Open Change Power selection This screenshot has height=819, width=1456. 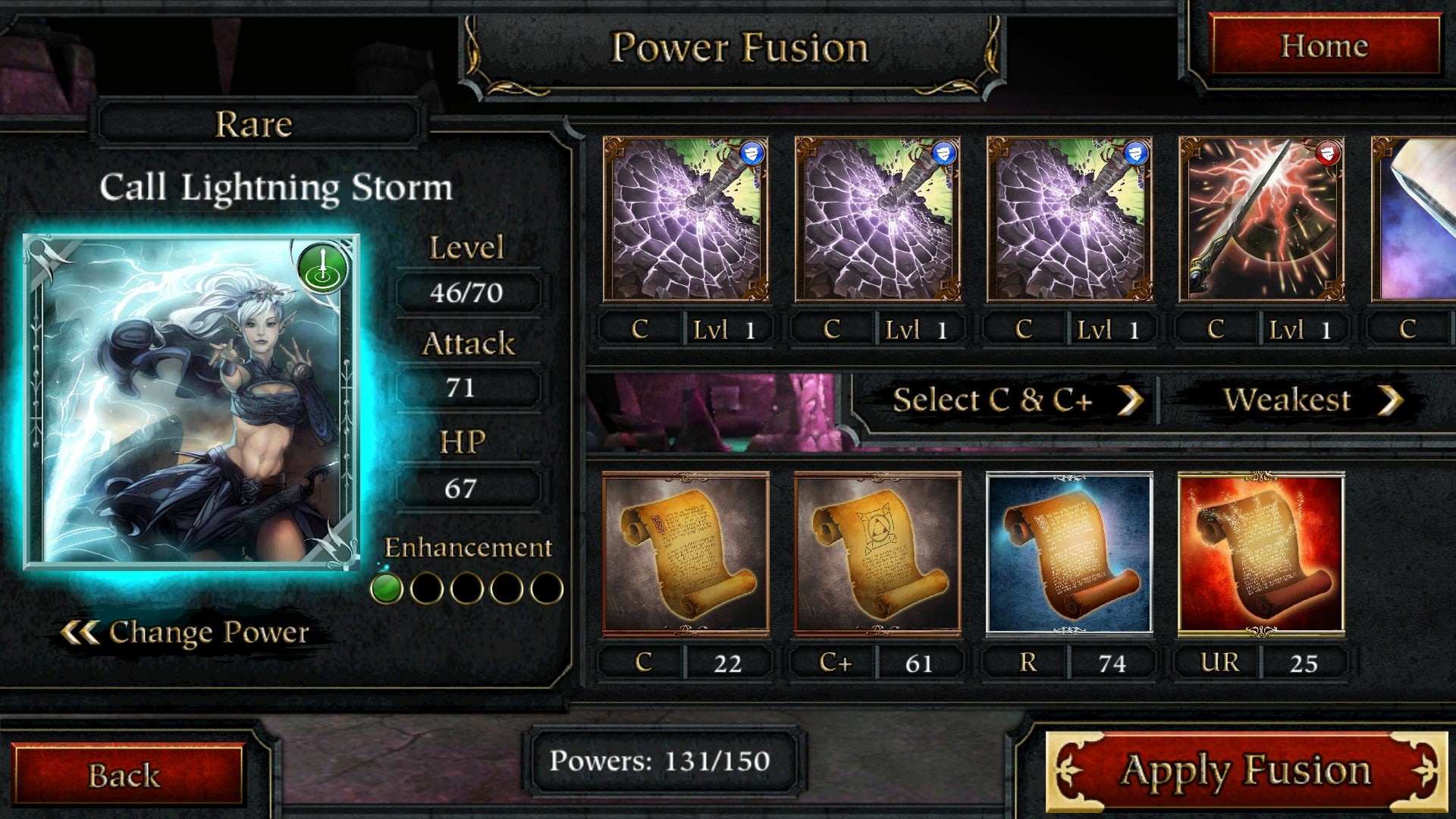[187, 632]
